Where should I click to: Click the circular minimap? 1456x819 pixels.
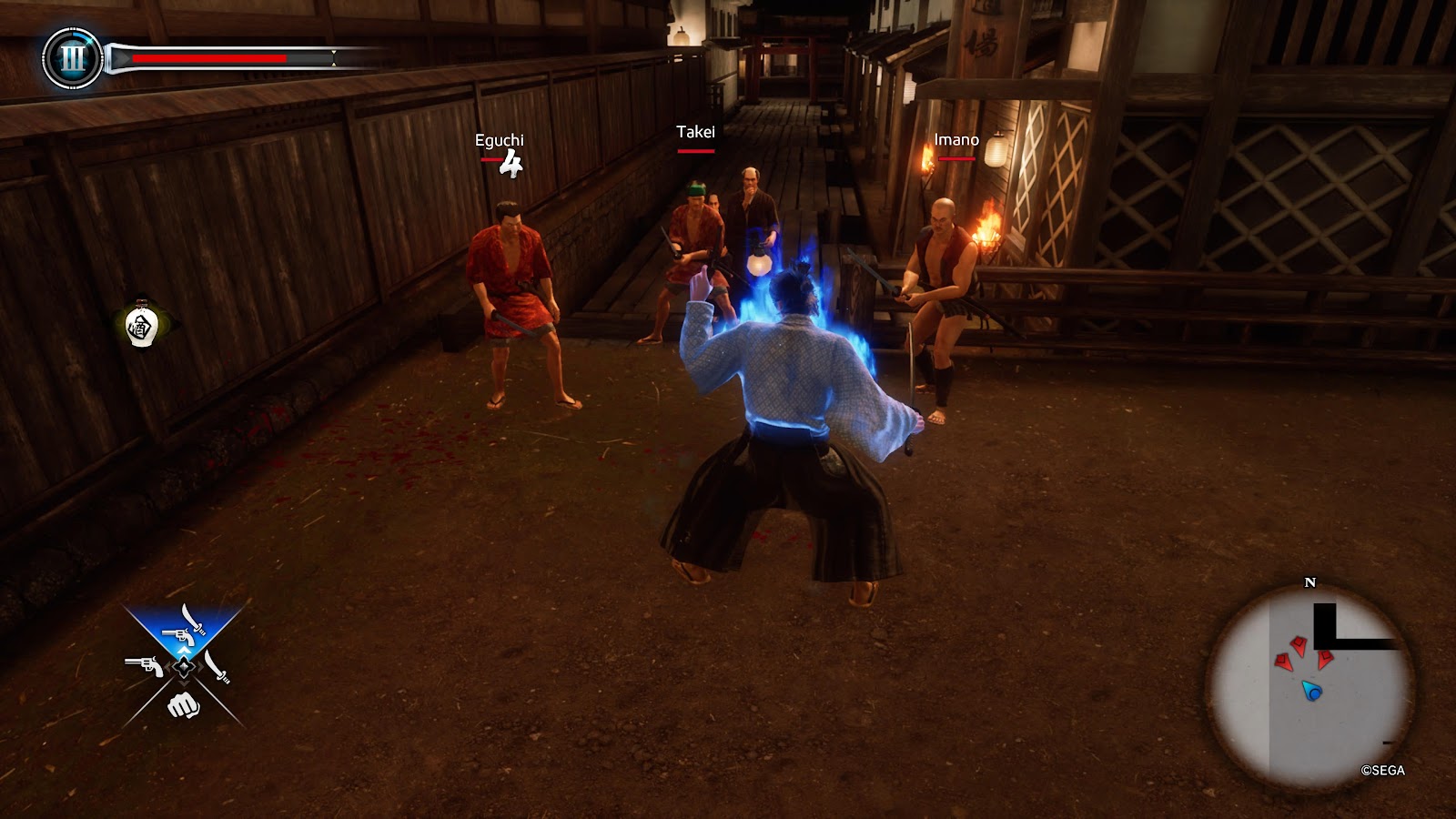tap(1310, 686)
